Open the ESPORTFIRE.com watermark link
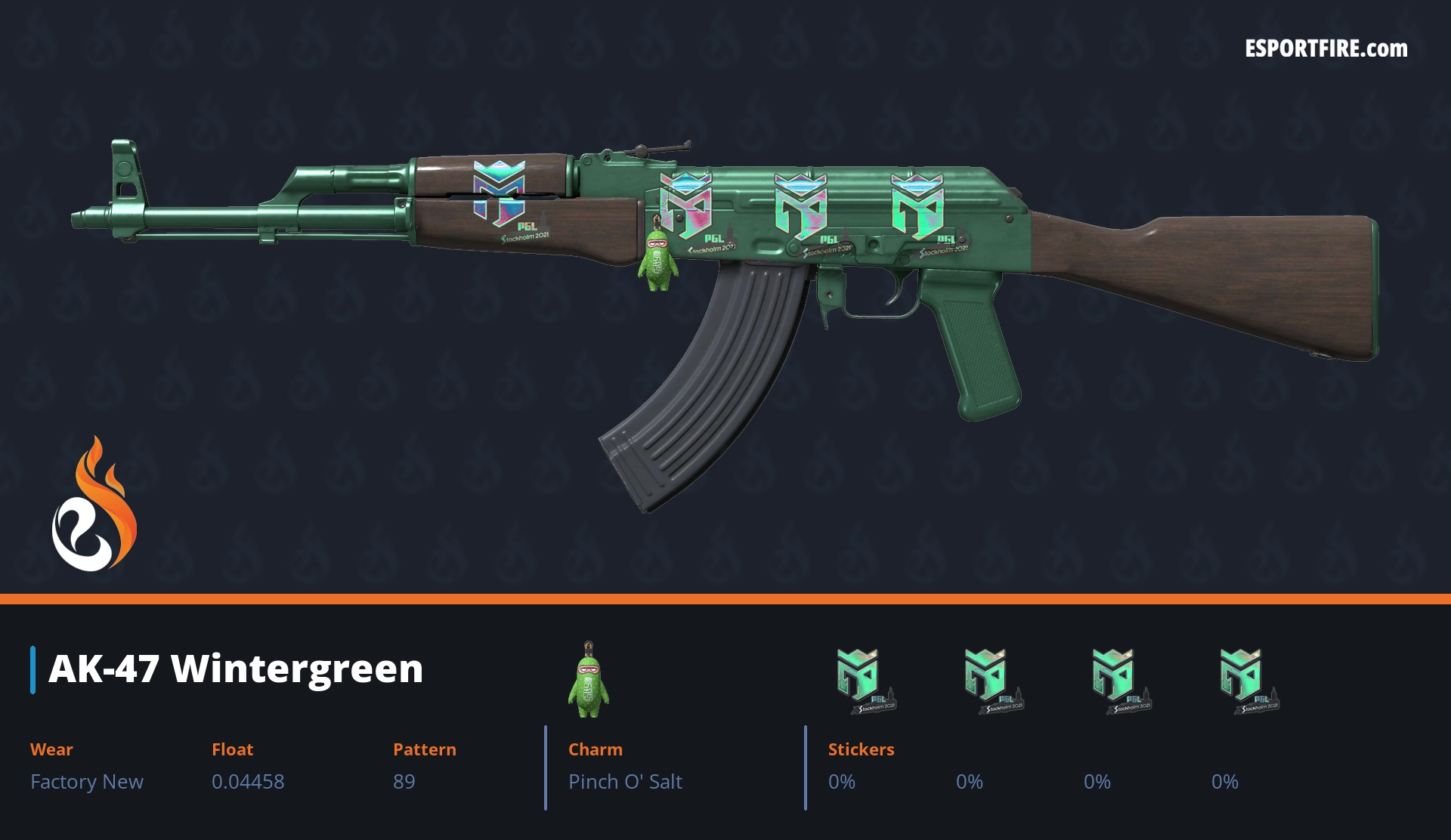This screenshot has width=1451, height=840. [x=1326, y=49]
